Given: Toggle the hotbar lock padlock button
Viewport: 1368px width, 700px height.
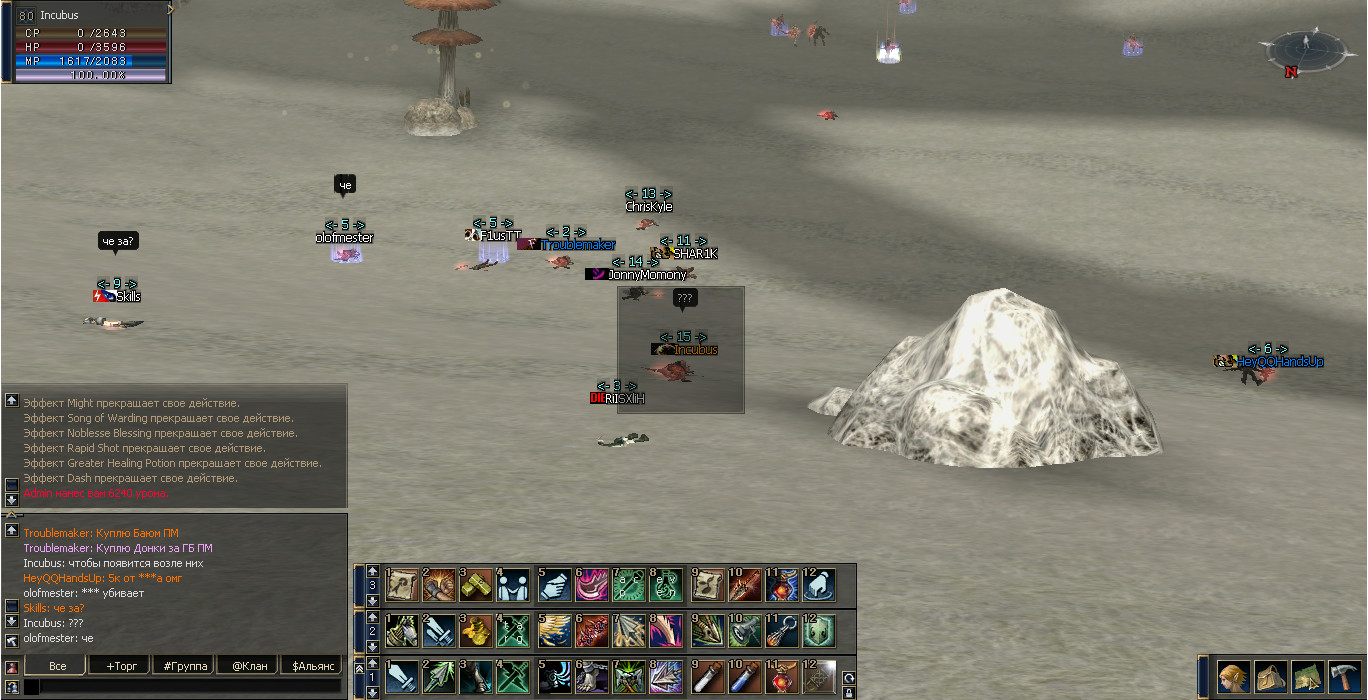Looking at the screenshot, I should (x=848, y=692).
